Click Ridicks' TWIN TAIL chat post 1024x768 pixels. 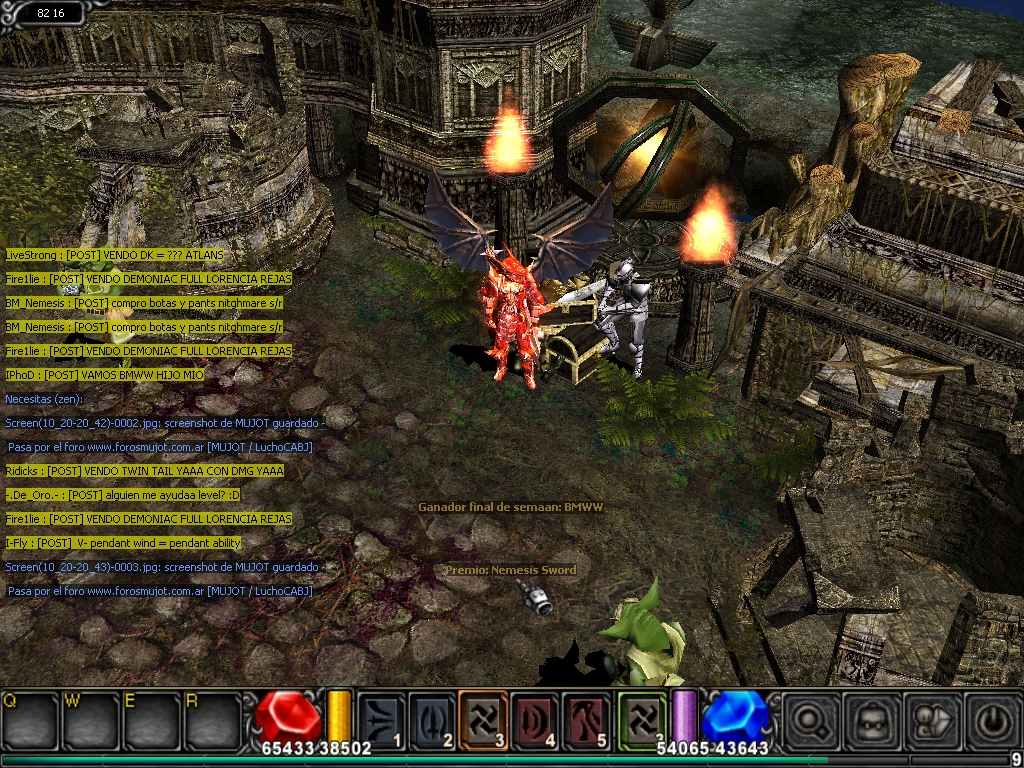point(145,471)
